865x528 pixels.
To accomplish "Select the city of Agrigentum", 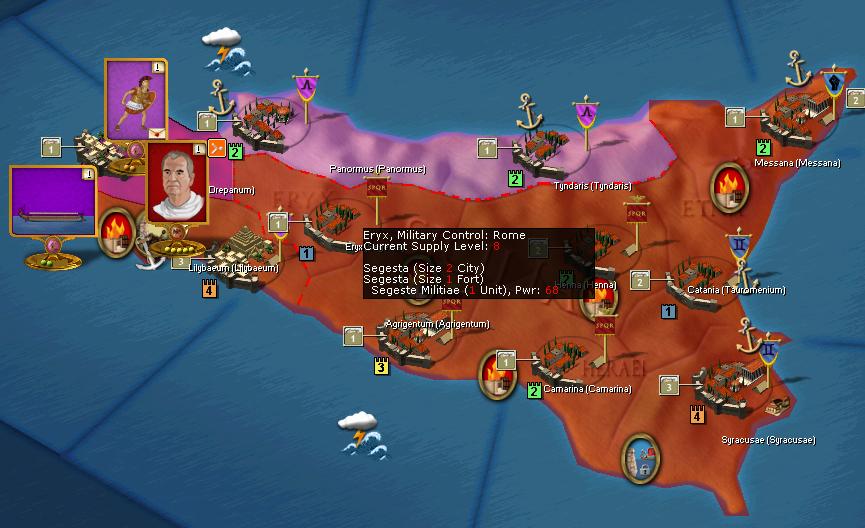I will [x=412, y=334].
